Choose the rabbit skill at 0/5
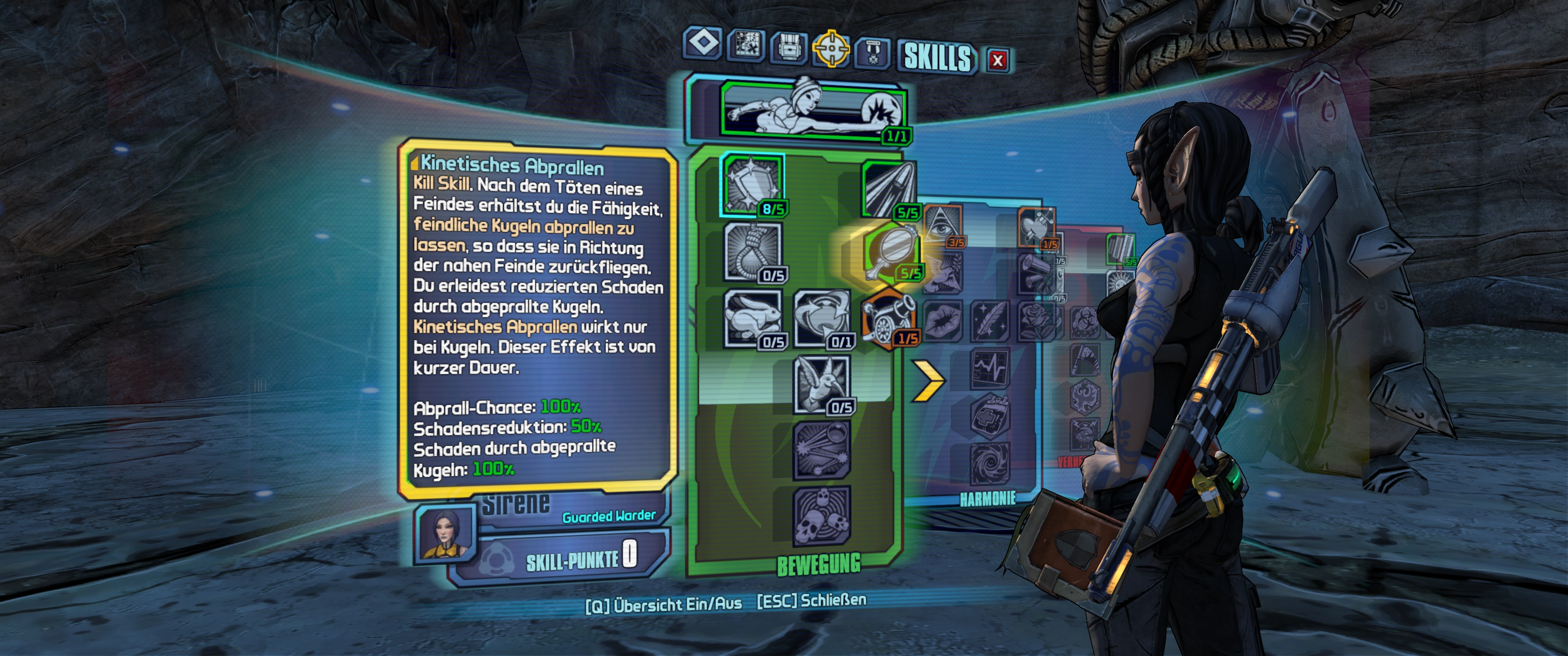This screenshot has height=656, width=1568. pyautogui.click(x=753, y=318)
